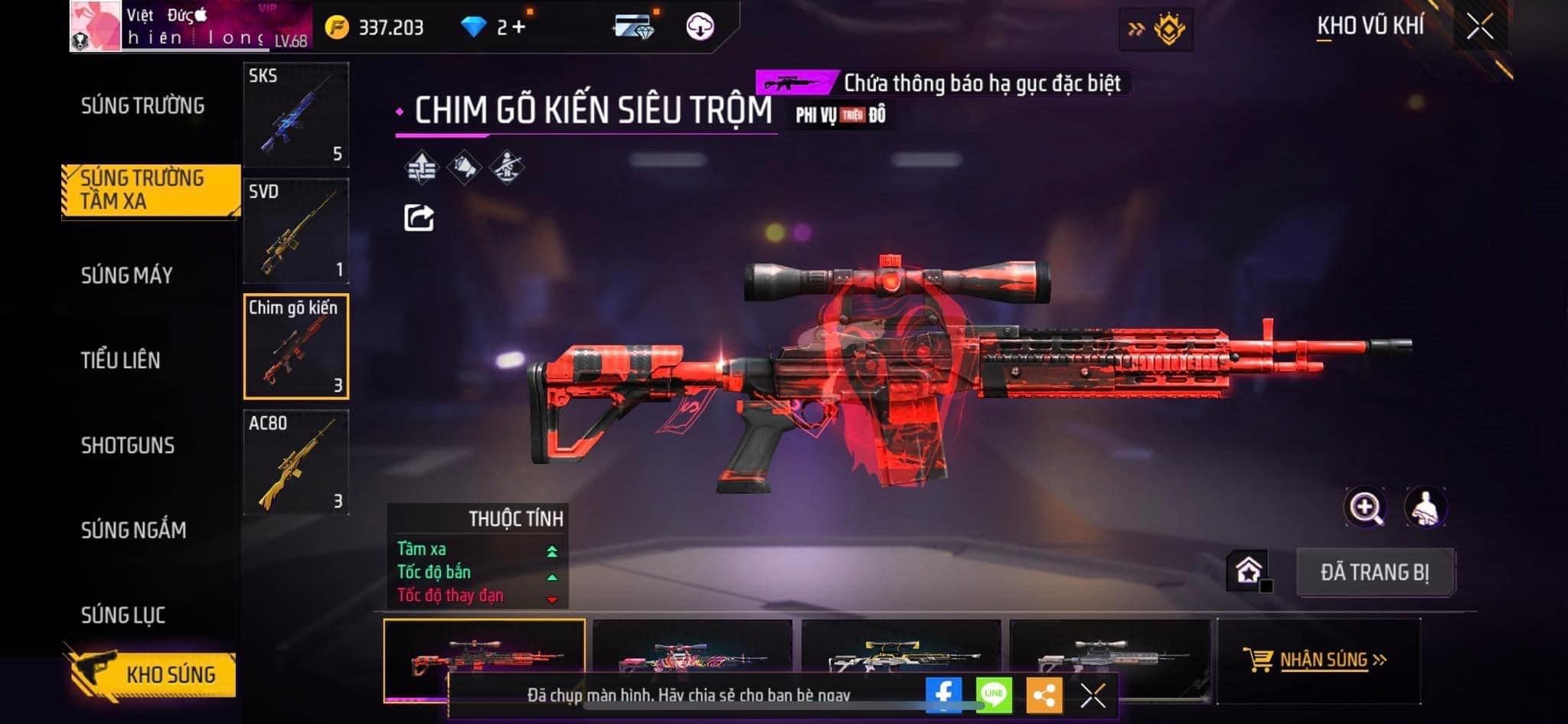The width and height of the screenshot is (1568, 724).
Task: Open the Súng Máy weapon category
Action: (127, 276)
